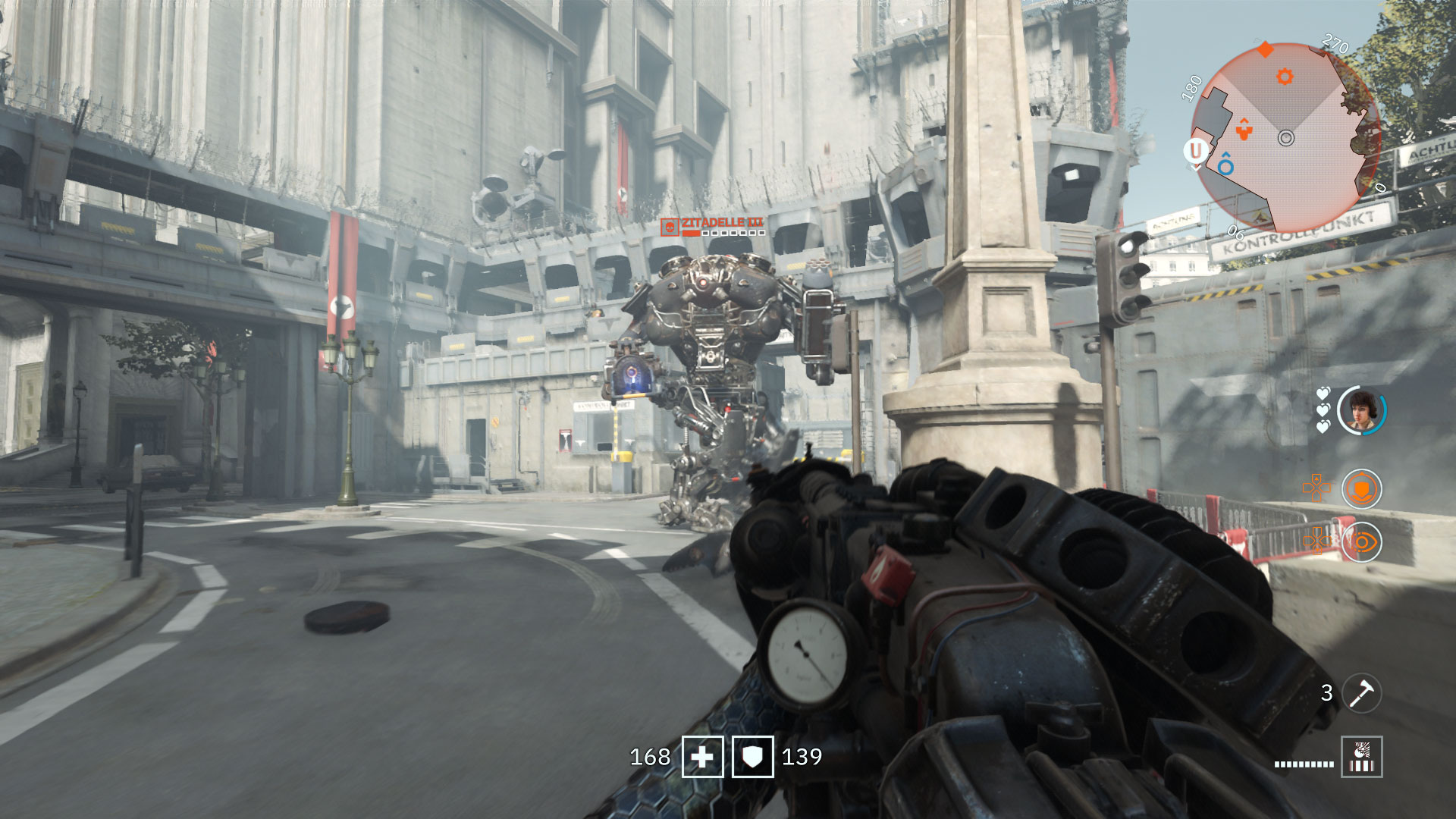Click the circular minimap
Image resolution: width=1456 pixels, height=819 pixels.
[x=1285, y=137]
